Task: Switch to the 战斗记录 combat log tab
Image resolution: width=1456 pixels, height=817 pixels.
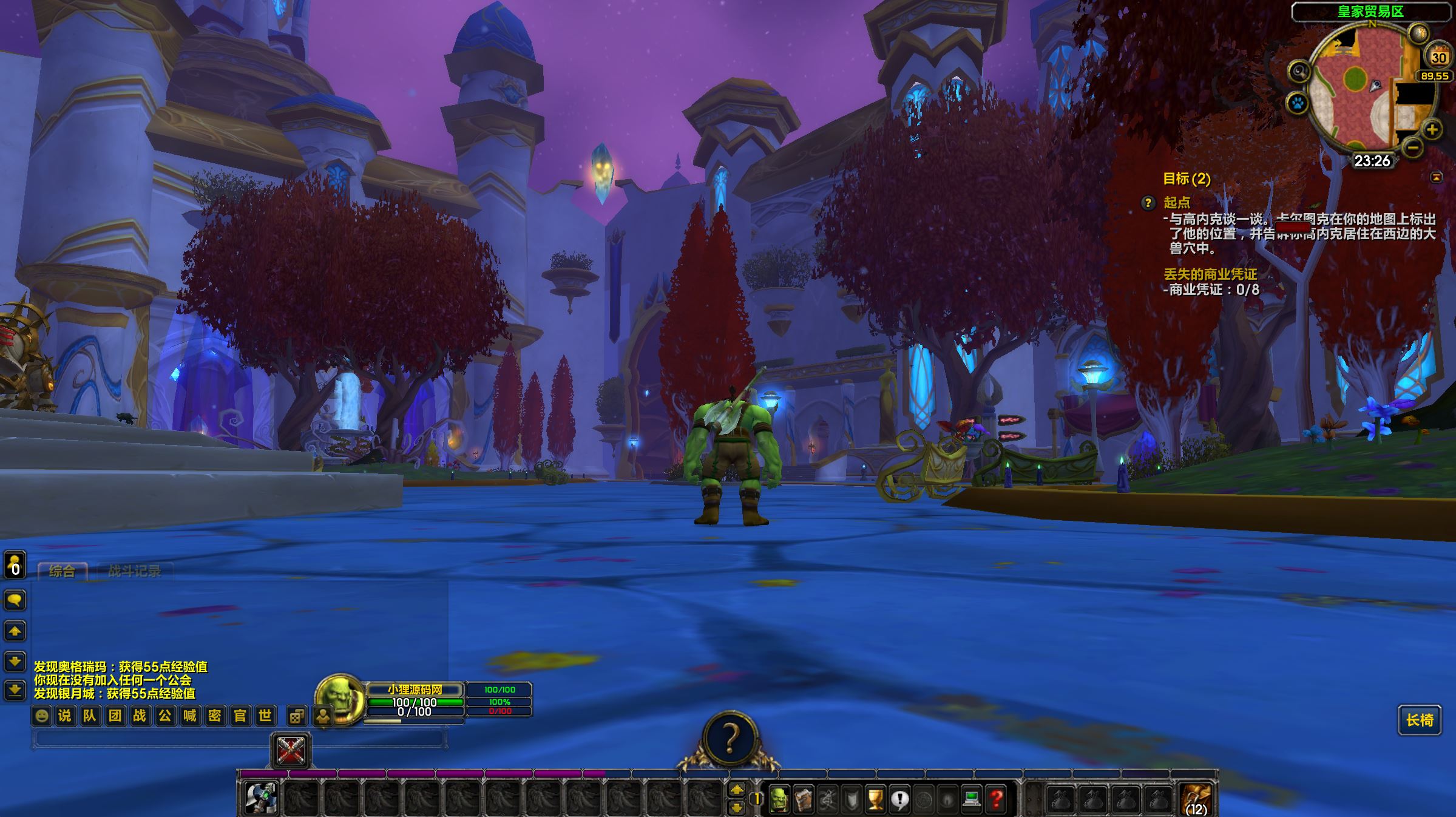Action: tap(134, 571)
